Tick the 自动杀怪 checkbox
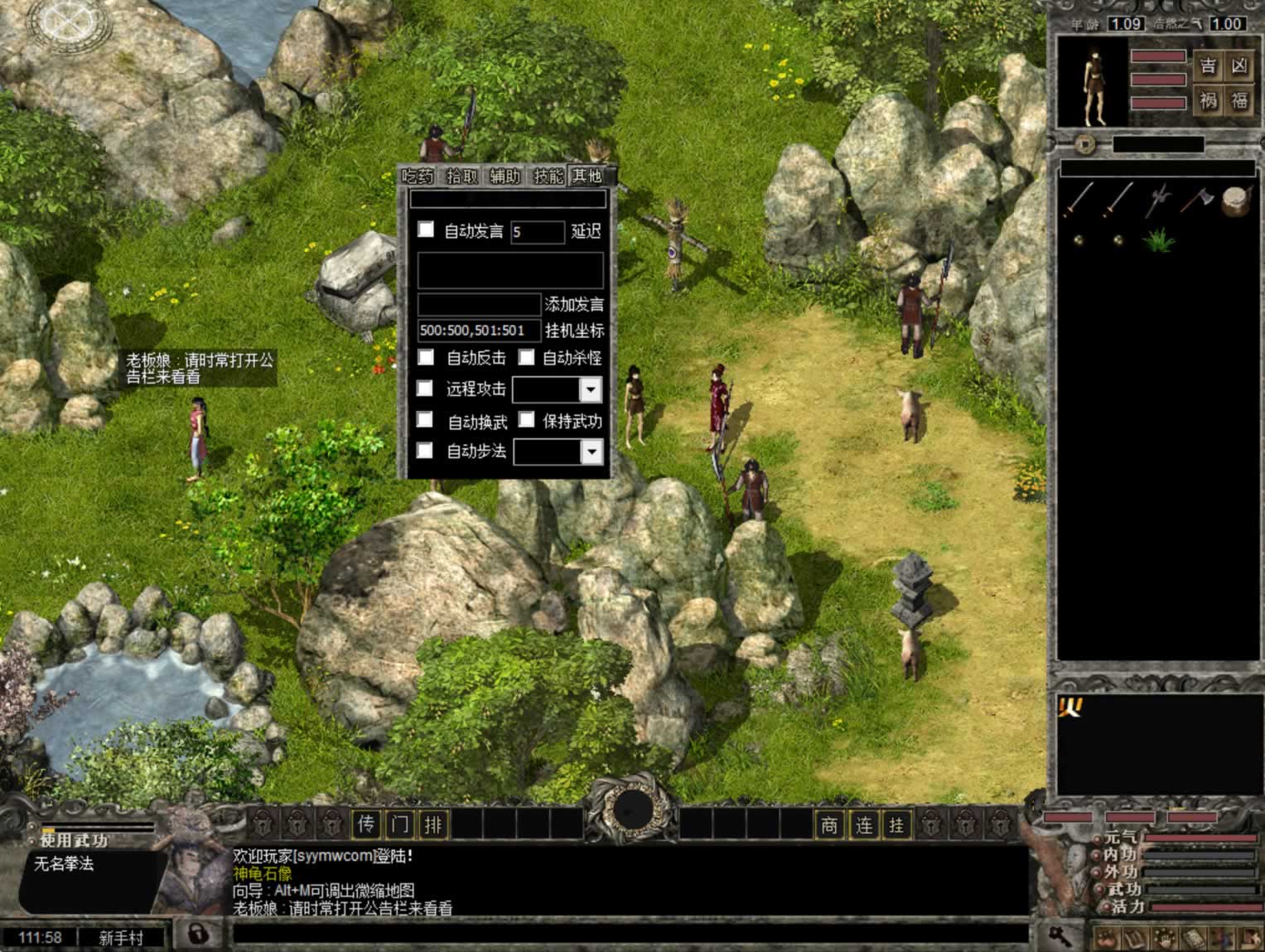Image resolution: width=1265 pixels, height=952 pixels. (526, 357)
